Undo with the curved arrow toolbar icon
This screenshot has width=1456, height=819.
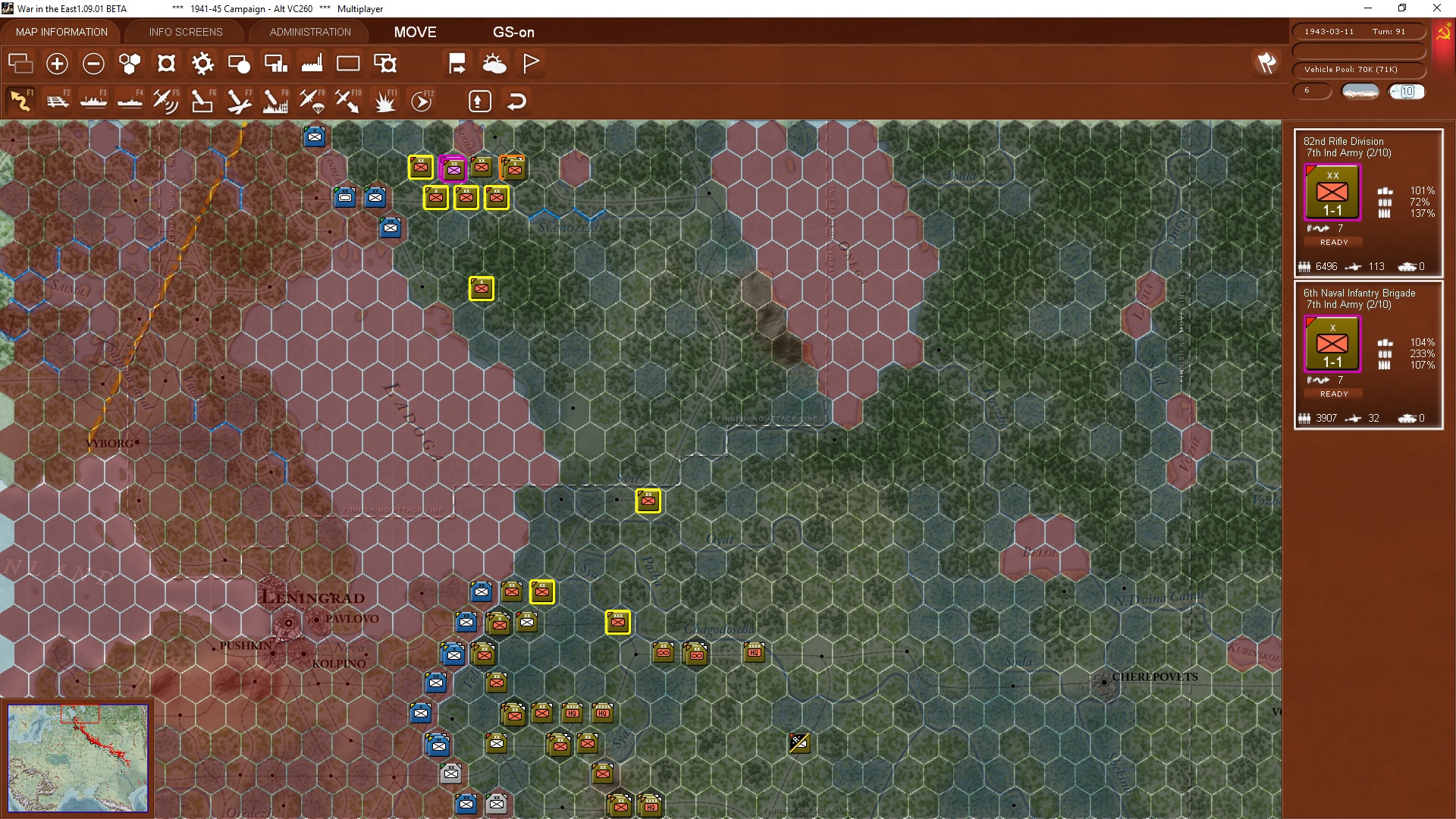click(x=516, y=101)
